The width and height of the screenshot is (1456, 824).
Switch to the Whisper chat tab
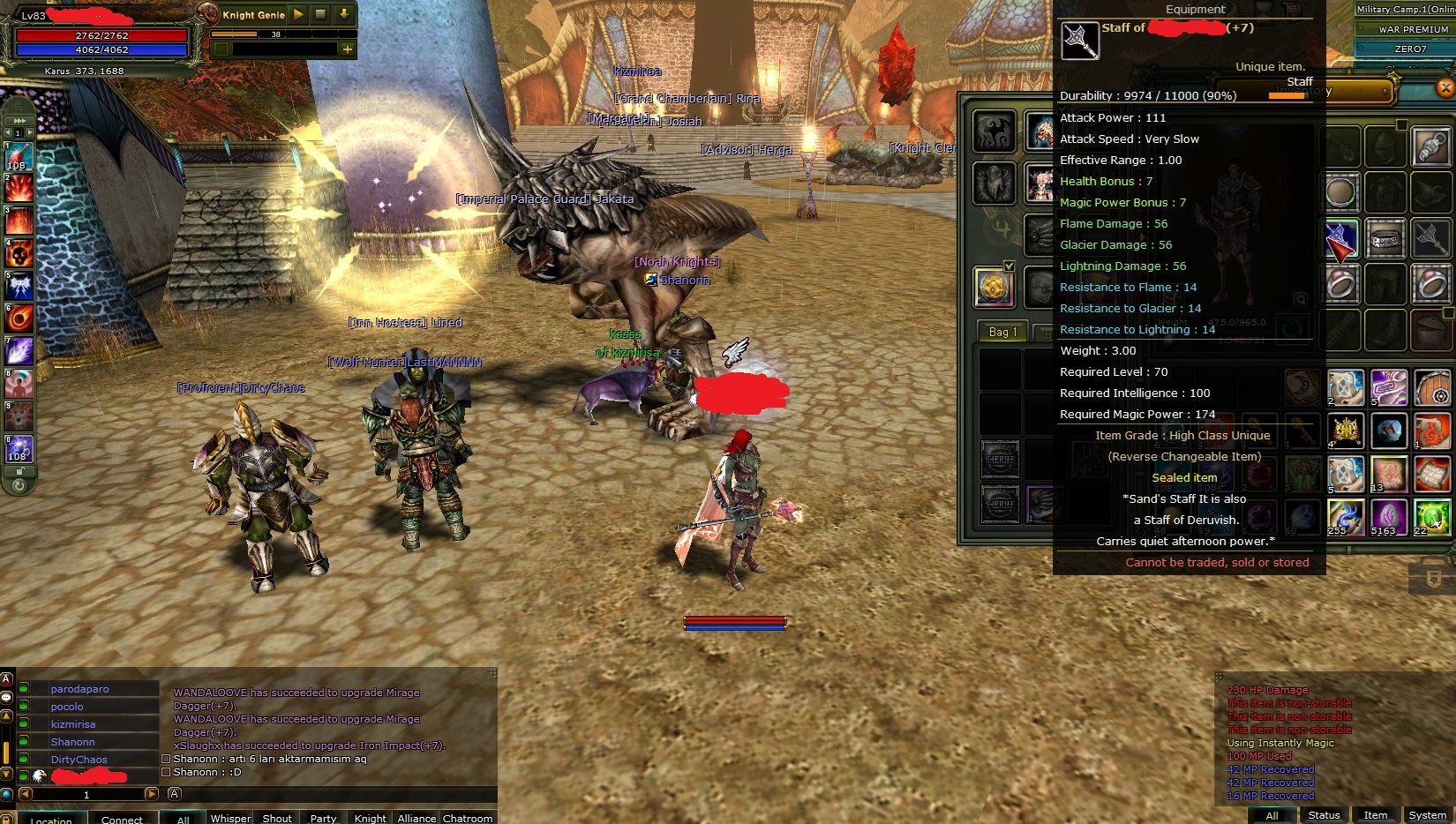tap(230, 819)
